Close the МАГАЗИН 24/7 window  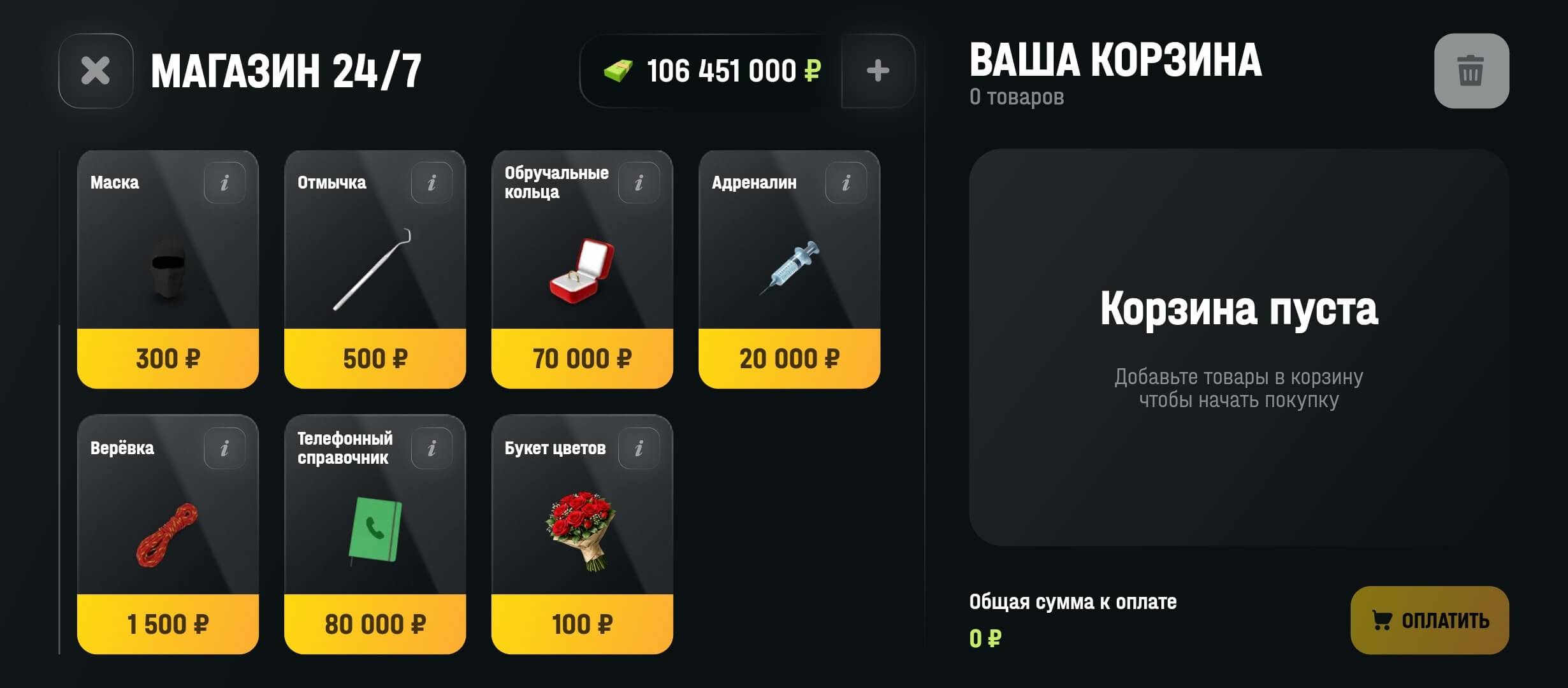point(94,70)
